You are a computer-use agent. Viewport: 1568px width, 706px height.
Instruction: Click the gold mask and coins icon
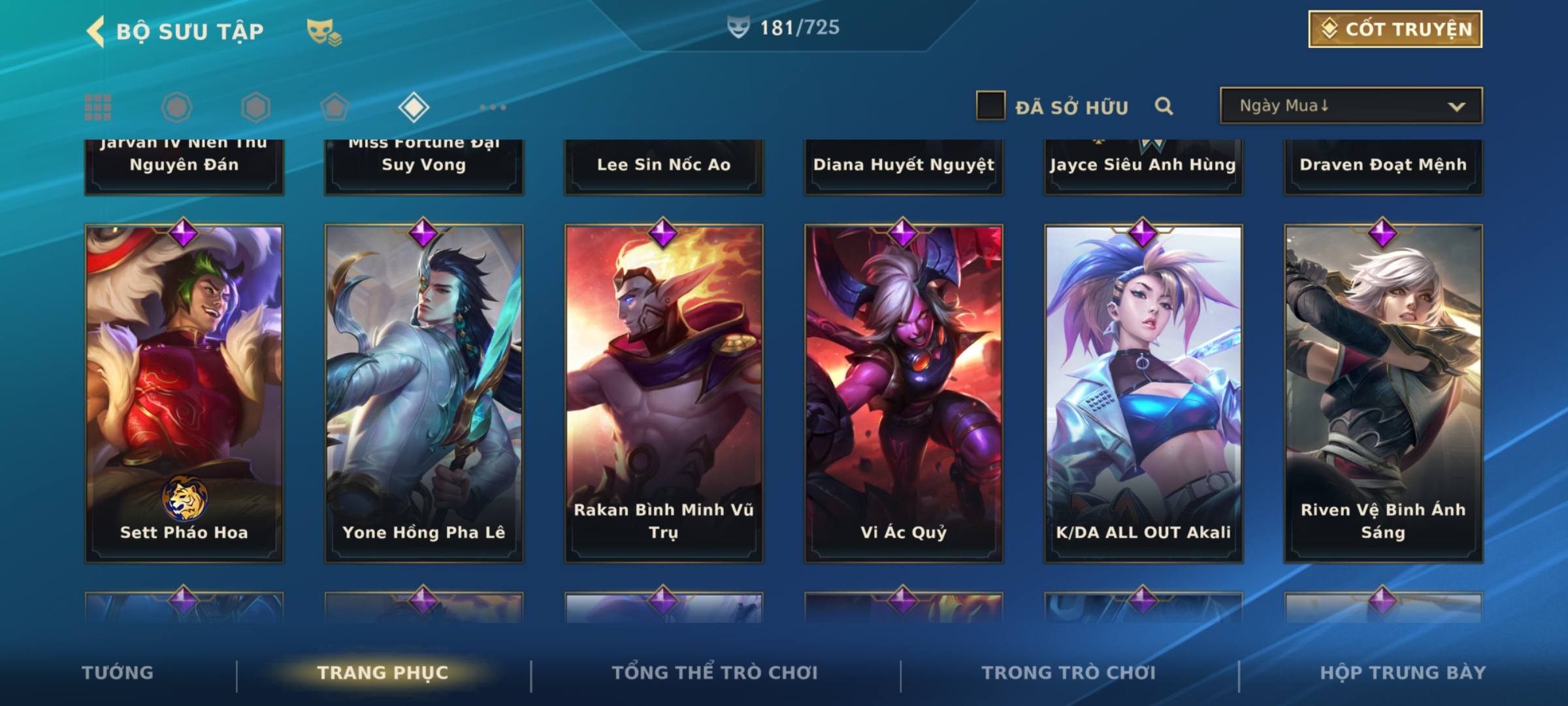click(x=324, y=31)
